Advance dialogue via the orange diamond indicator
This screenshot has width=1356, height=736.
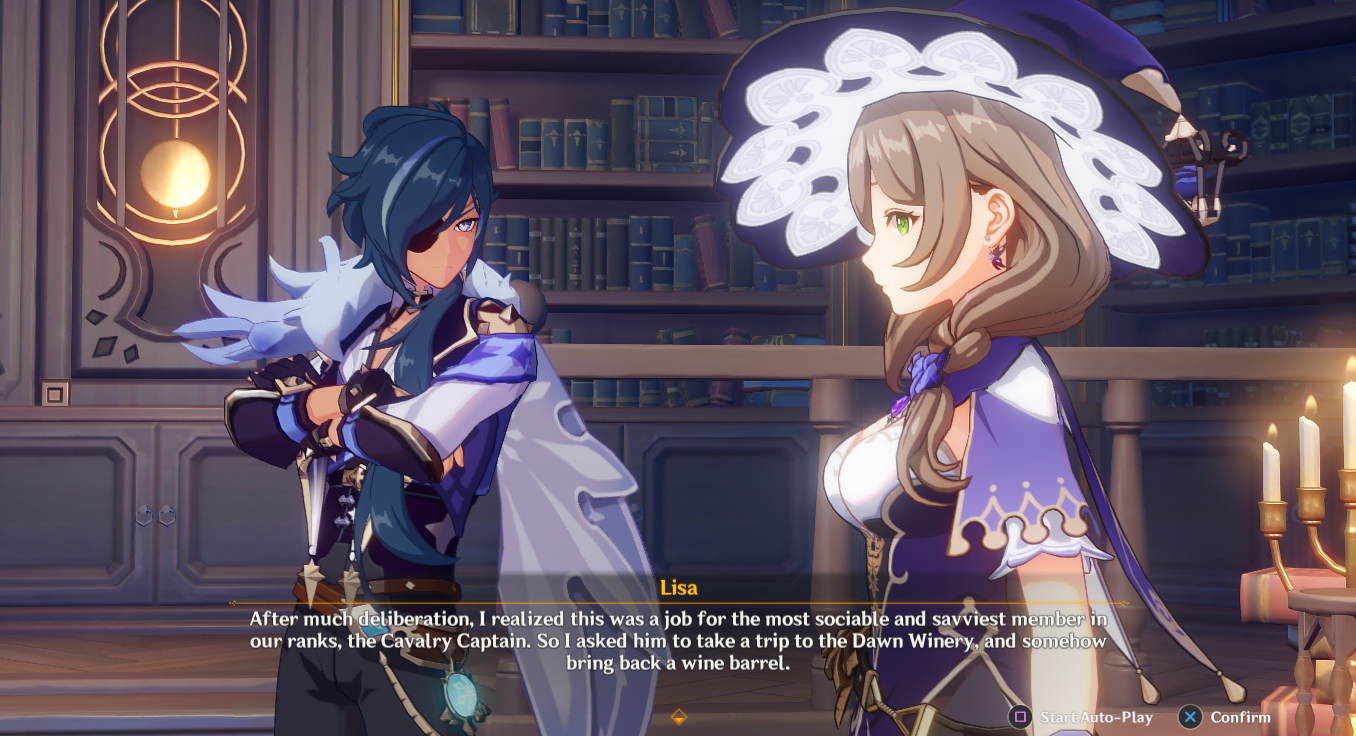[x=678, y=716]
